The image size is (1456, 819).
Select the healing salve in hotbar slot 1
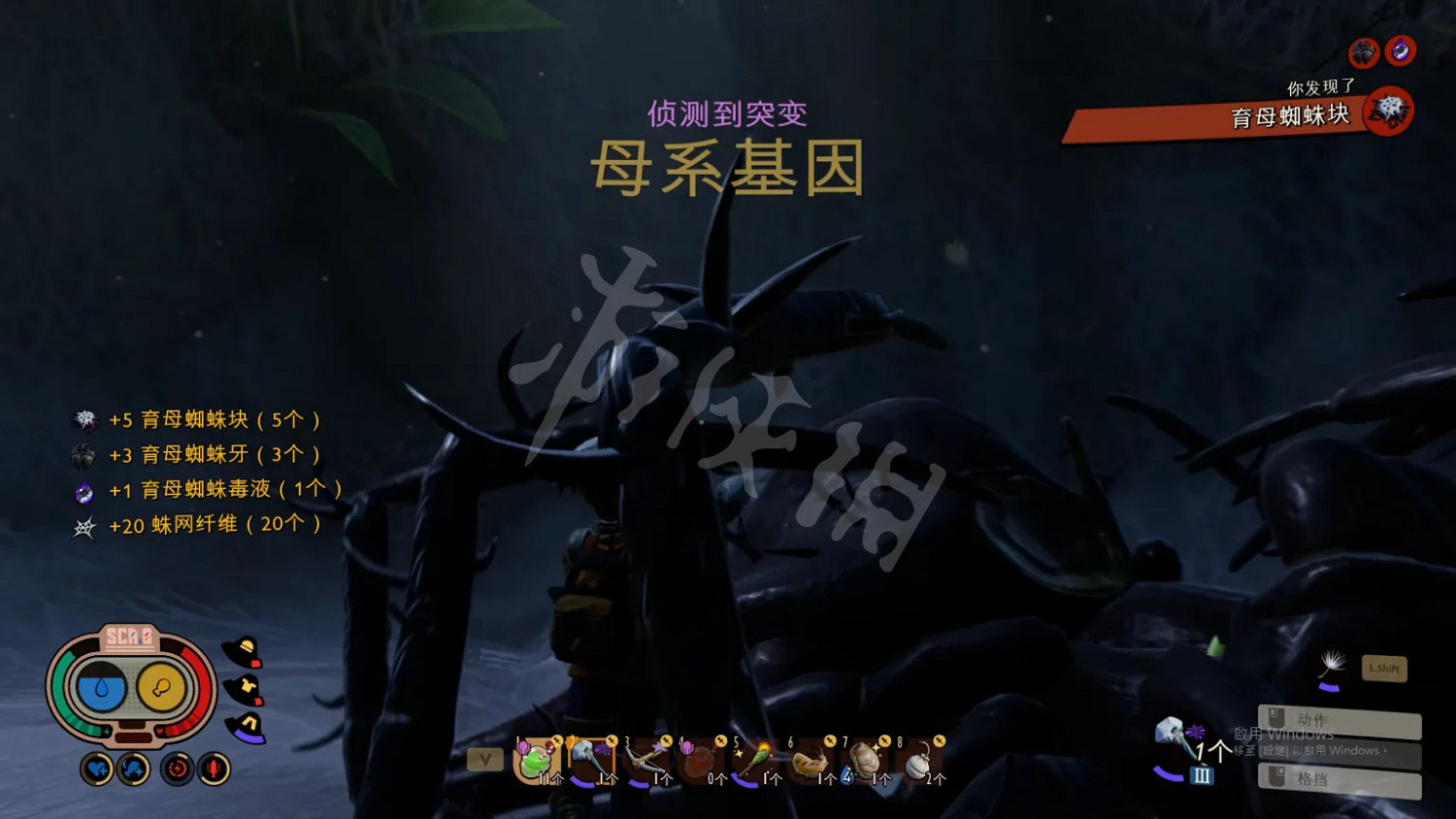tap(537, 762)
